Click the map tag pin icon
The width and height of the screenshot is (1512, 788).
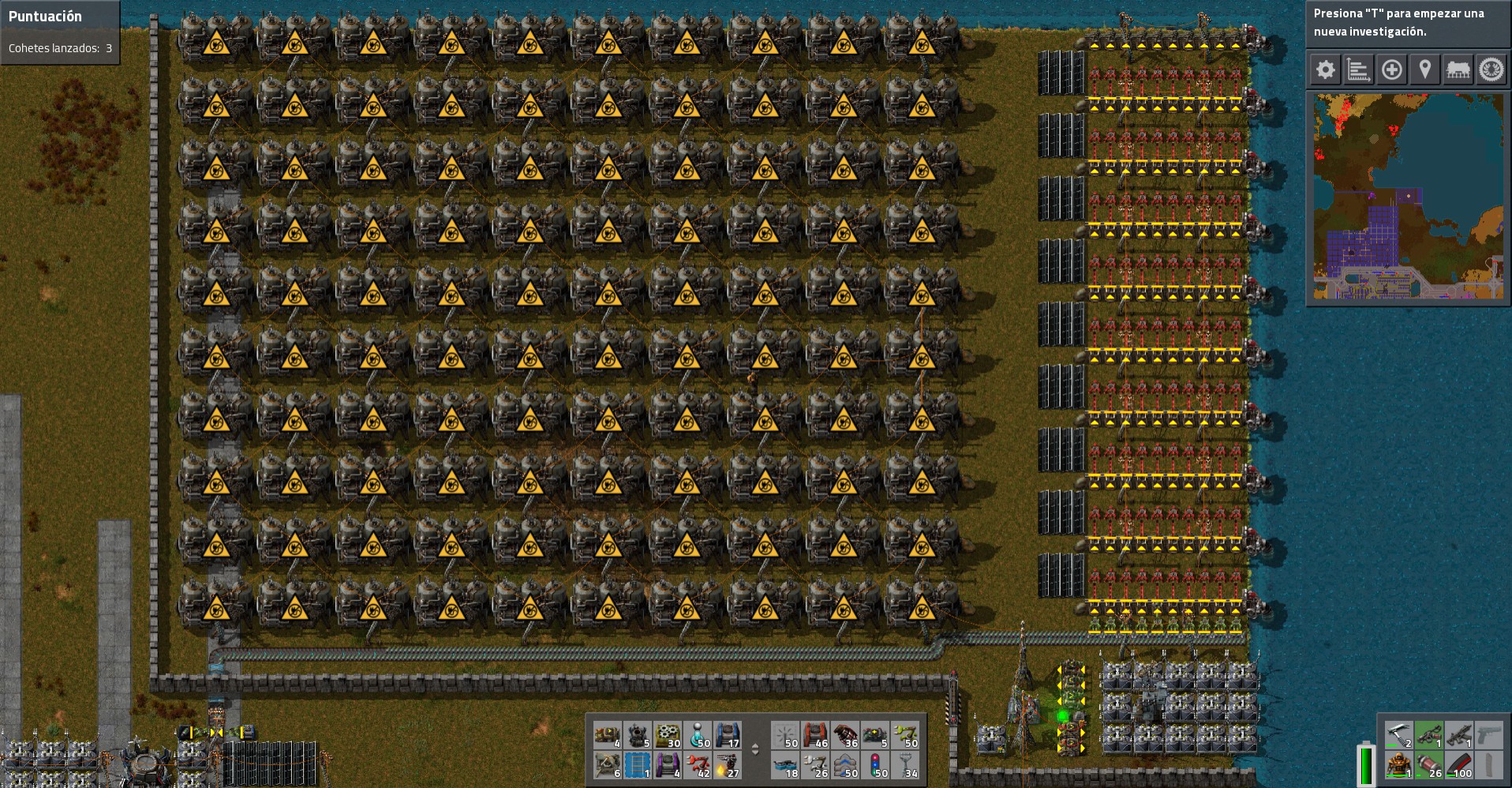point(1424,69)
